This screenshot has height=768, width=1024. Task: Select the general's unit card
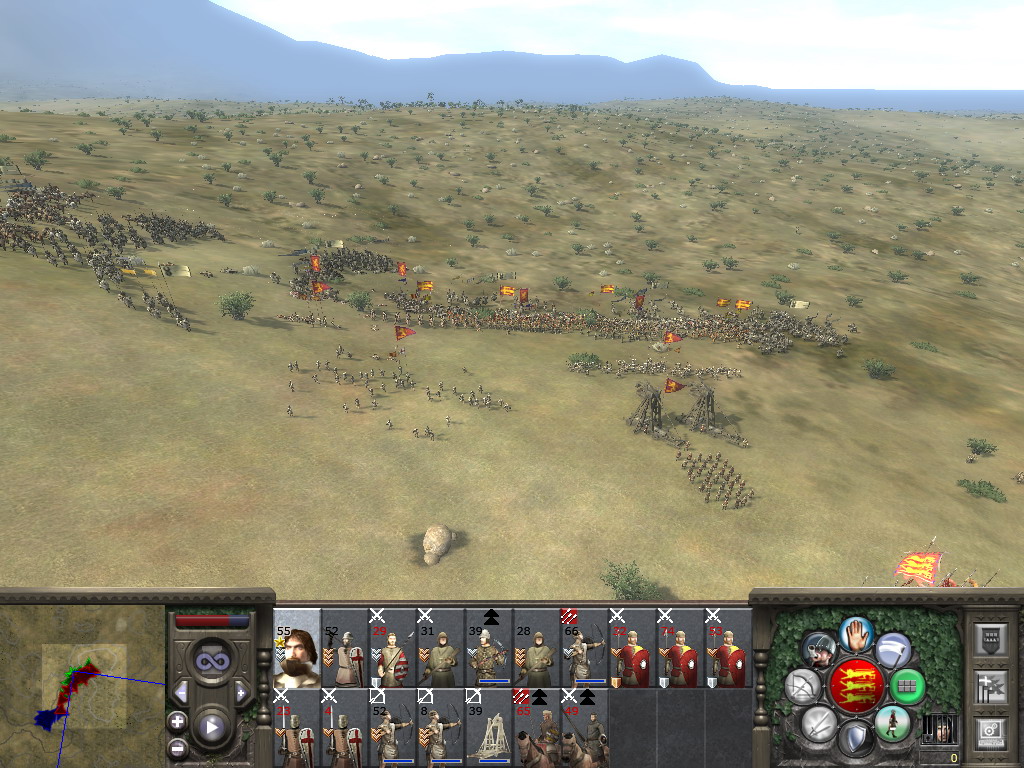(297, 648)
